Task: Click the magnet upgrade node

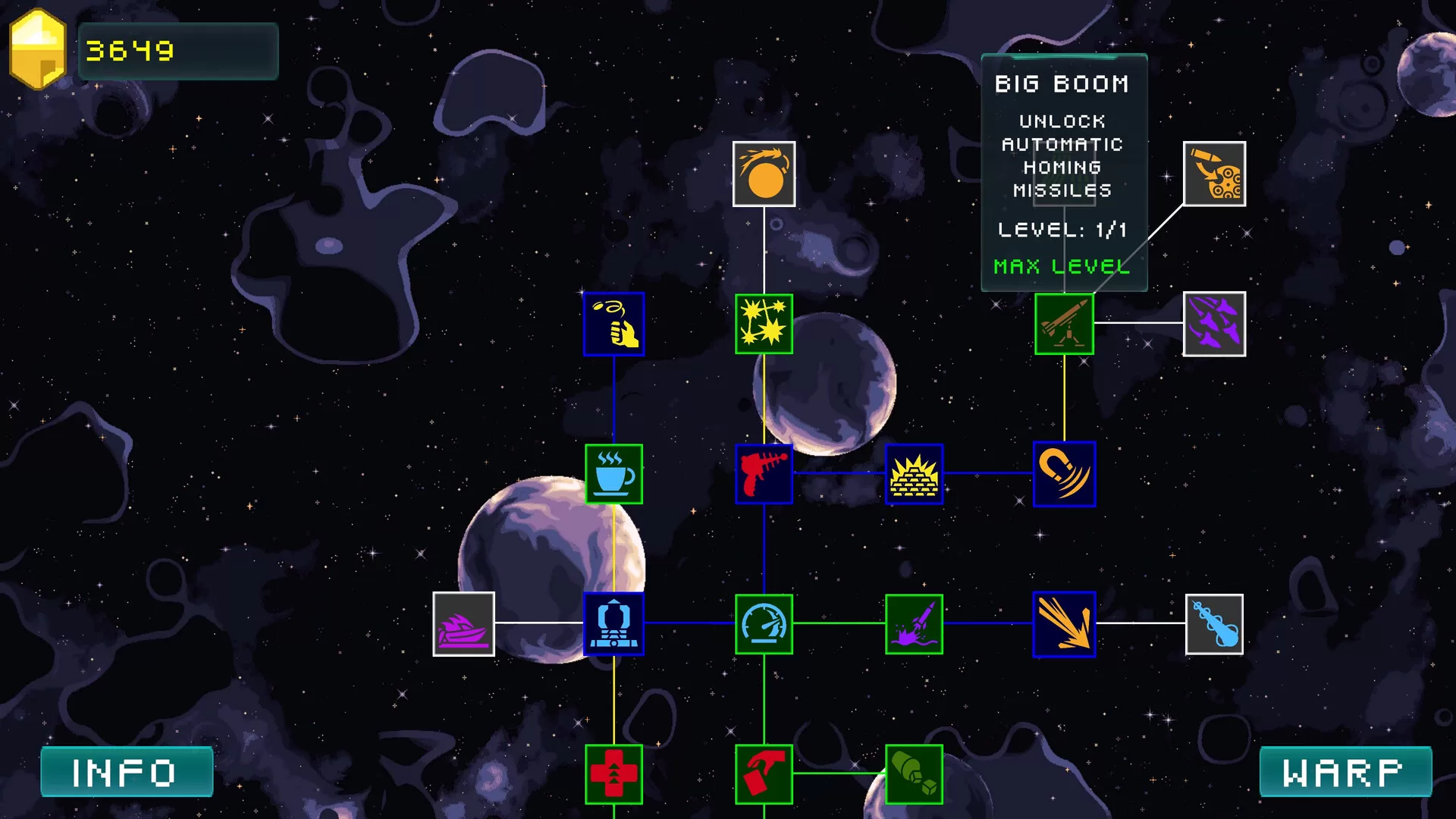Action: point(1065,474)
